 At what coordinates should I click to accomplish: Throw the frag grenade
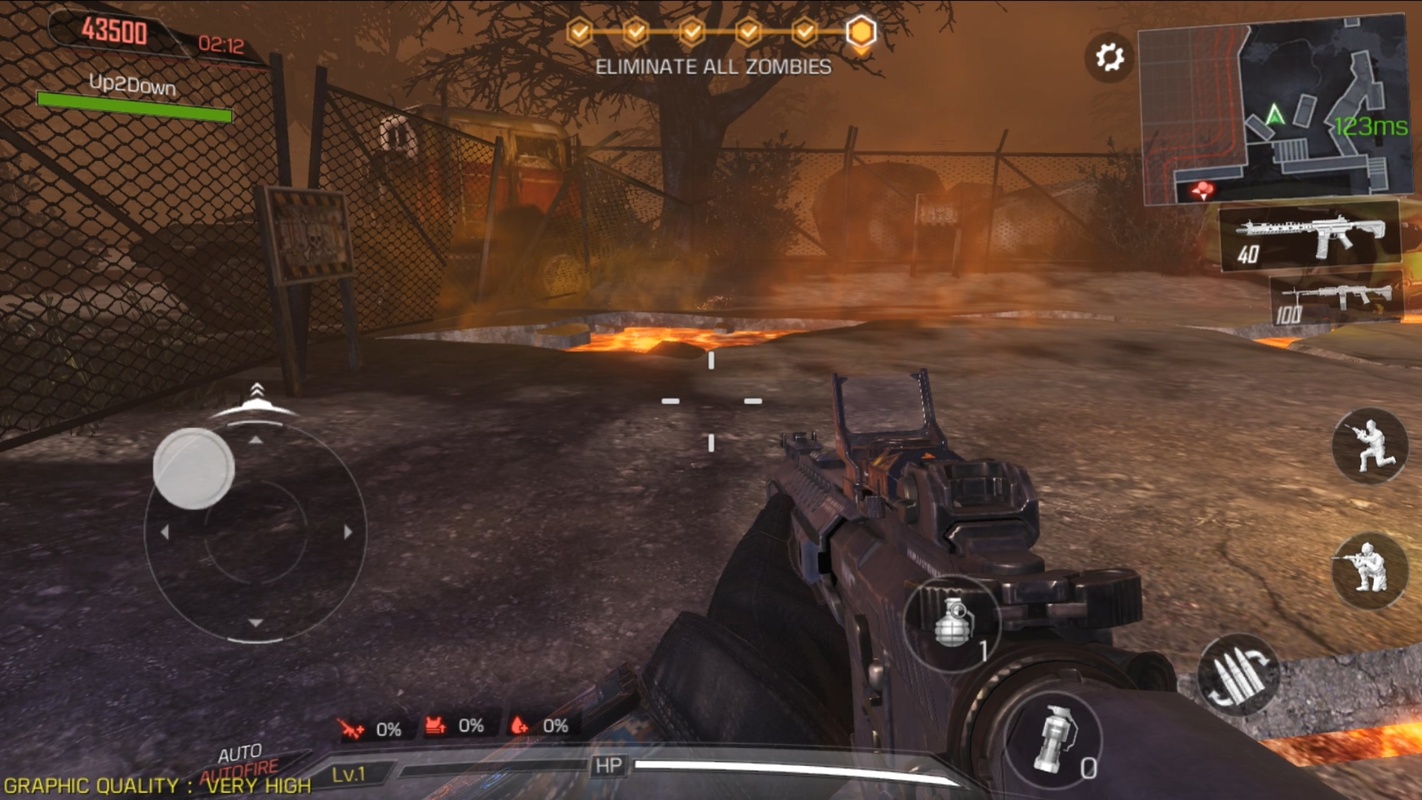[x=953, y=624]
